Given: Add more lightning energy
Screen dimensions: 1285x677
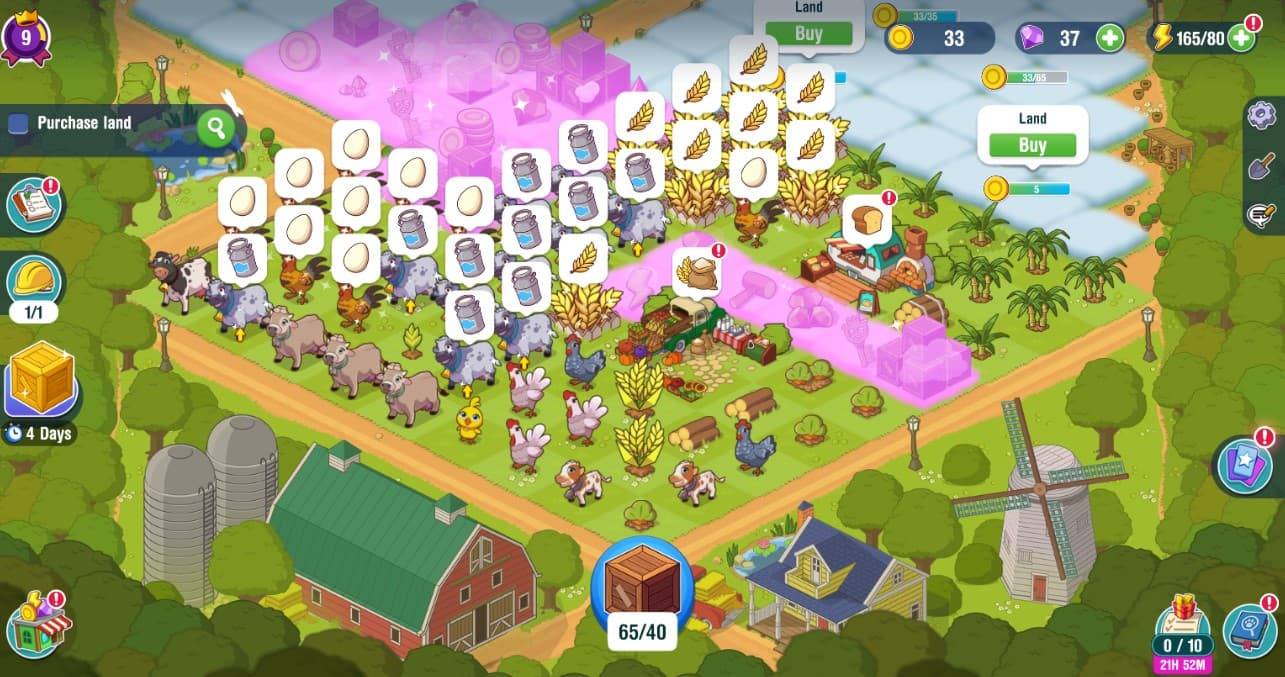Looking at the screenshot, I should click(x=1241, y=39).
